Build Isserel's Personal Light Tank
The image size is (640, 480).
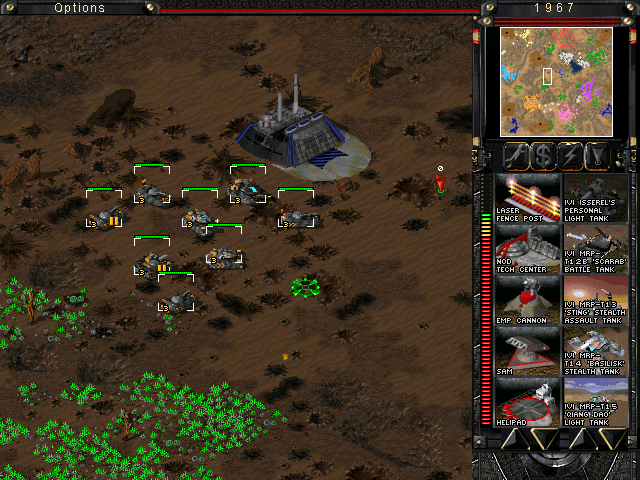coord(596,198)
